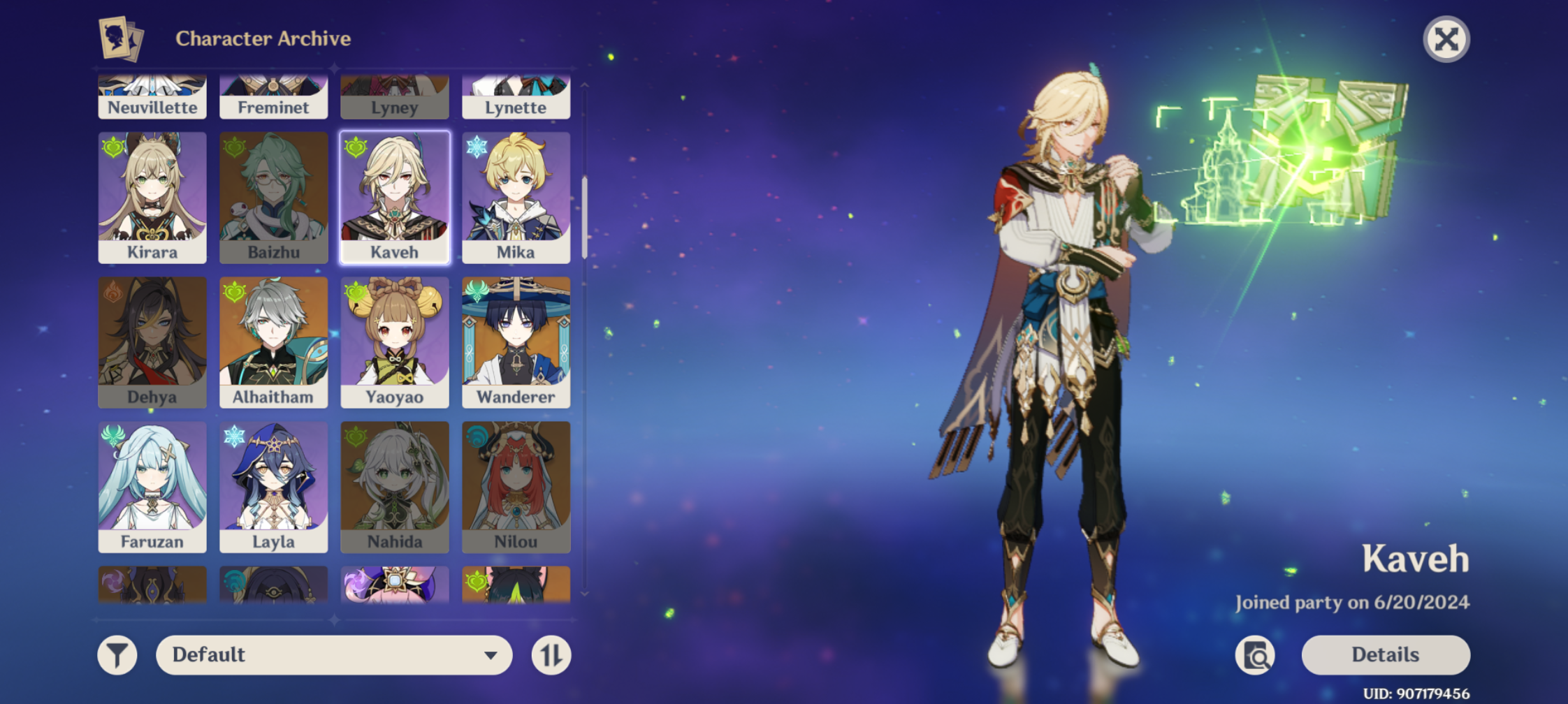The image size is (1568, 704).
Task: Select Baizhu in the archive list
Action: click(273, 198)
